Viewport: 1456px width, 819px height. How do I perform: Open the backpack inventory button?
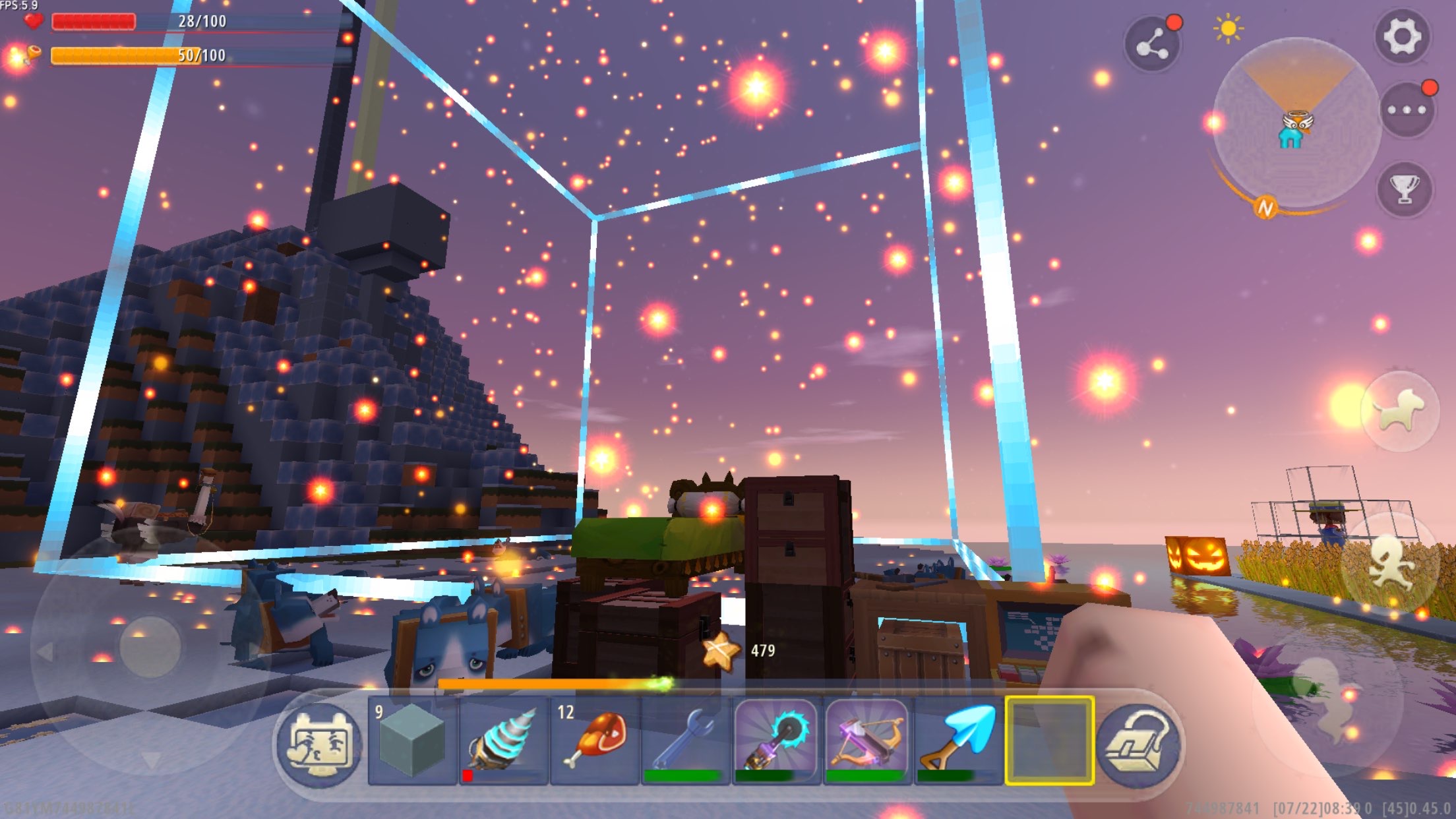1139,744
